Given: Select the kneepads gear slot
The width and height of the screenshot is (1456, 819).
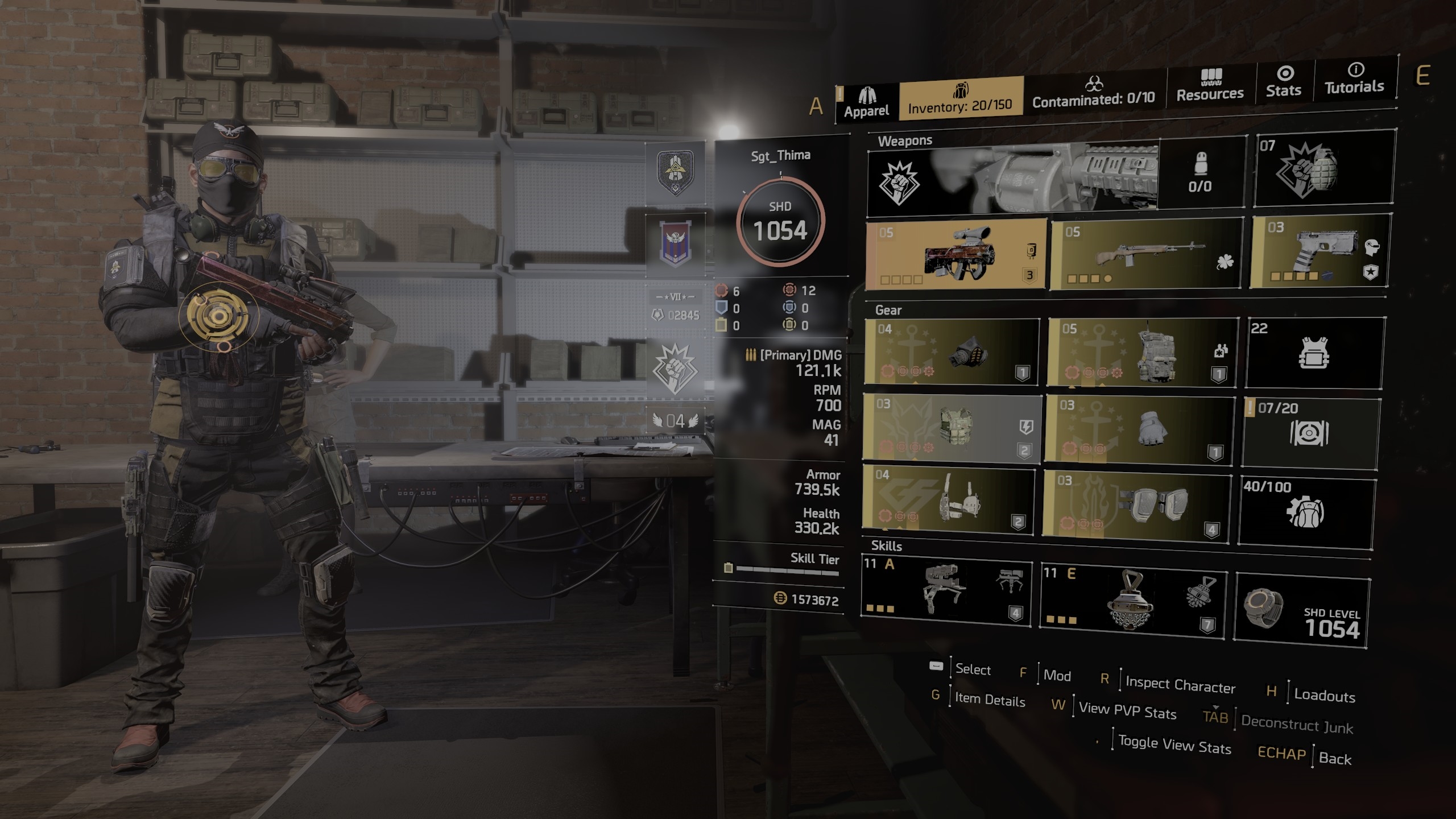Looking at the screenshot, I should [1136, 503].
